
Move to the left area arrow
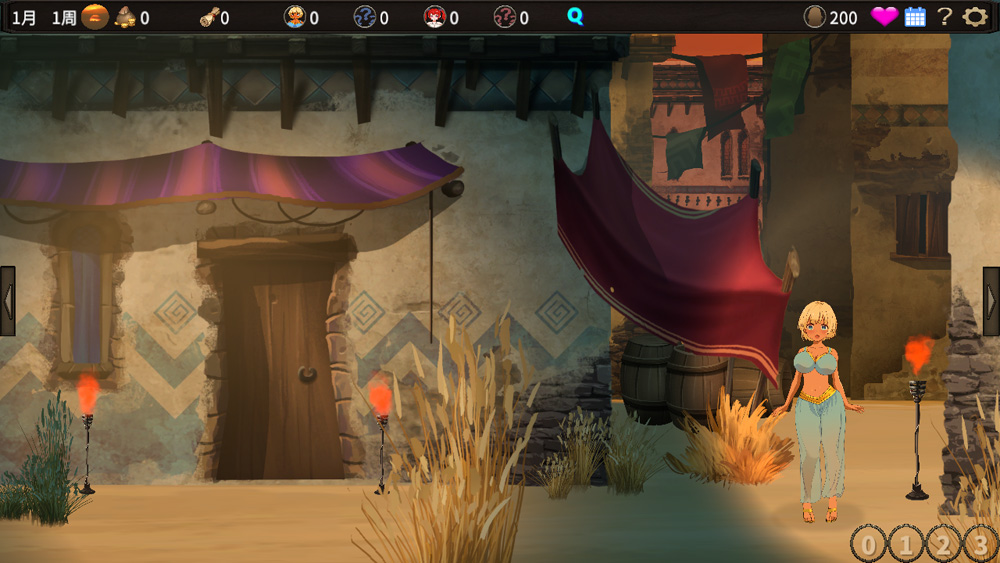[x=8, y=300]
